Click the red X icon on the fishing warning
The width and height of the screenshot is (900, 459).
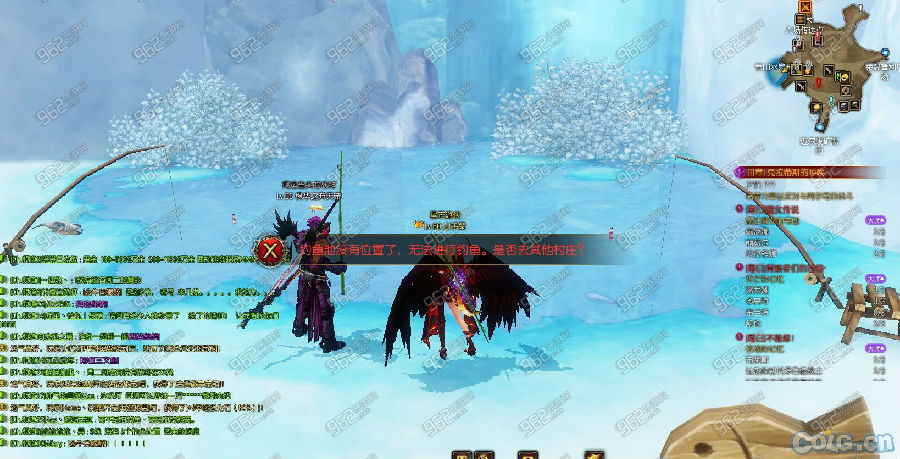coord(269,250)
